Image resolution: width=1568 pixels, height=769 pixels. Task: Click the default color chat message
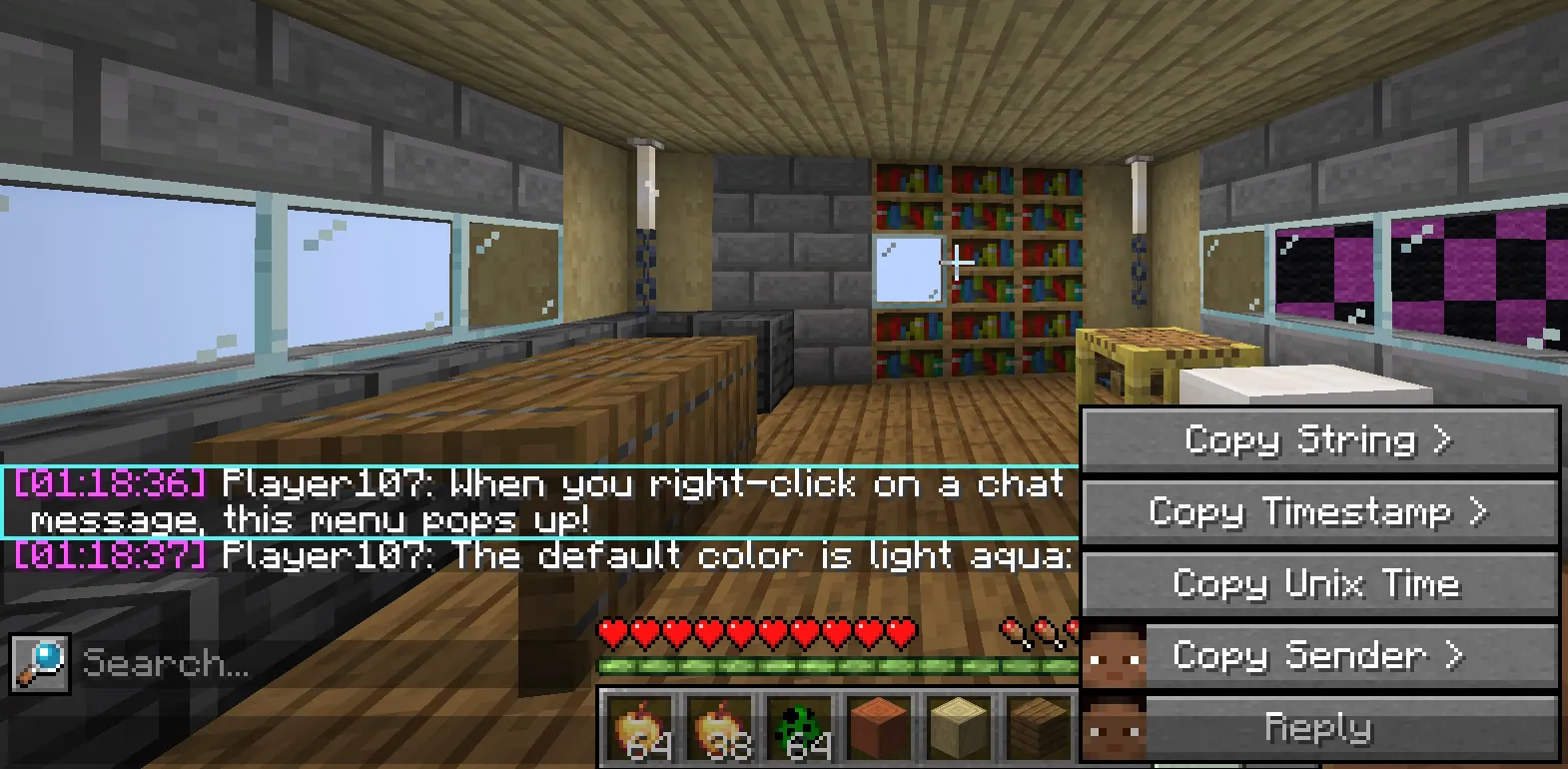(539, 555)
